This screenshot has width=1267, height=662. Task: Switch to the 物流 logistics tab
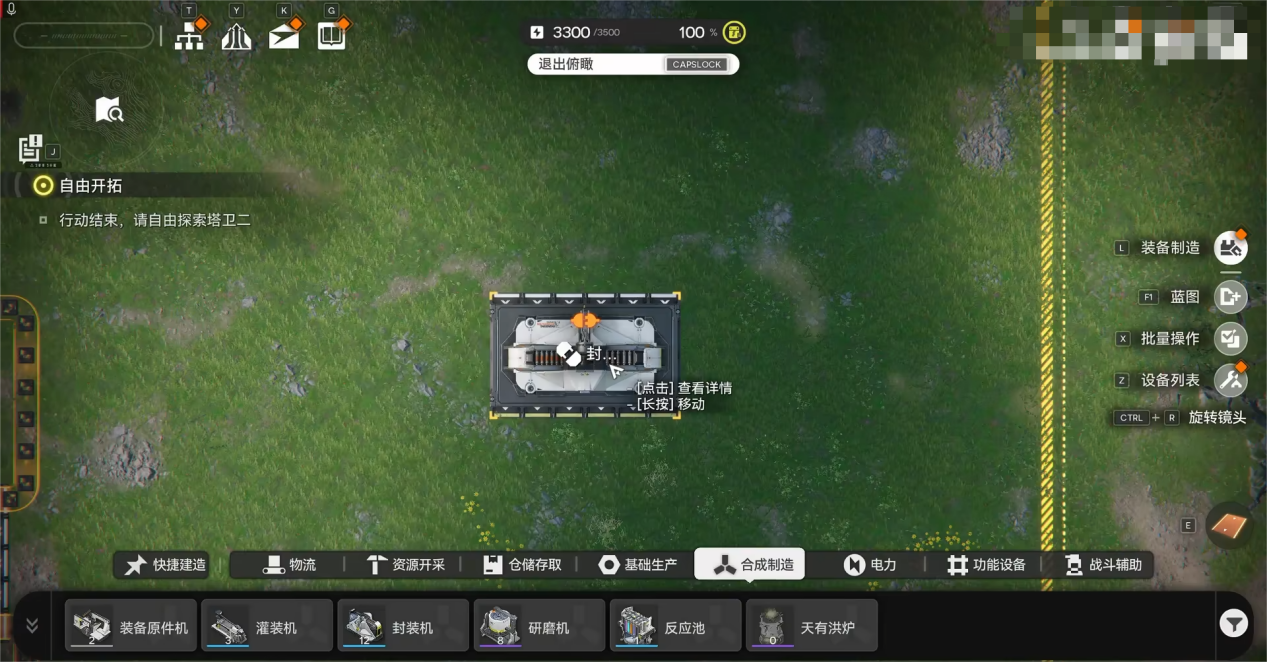click(x=290, y=565)
